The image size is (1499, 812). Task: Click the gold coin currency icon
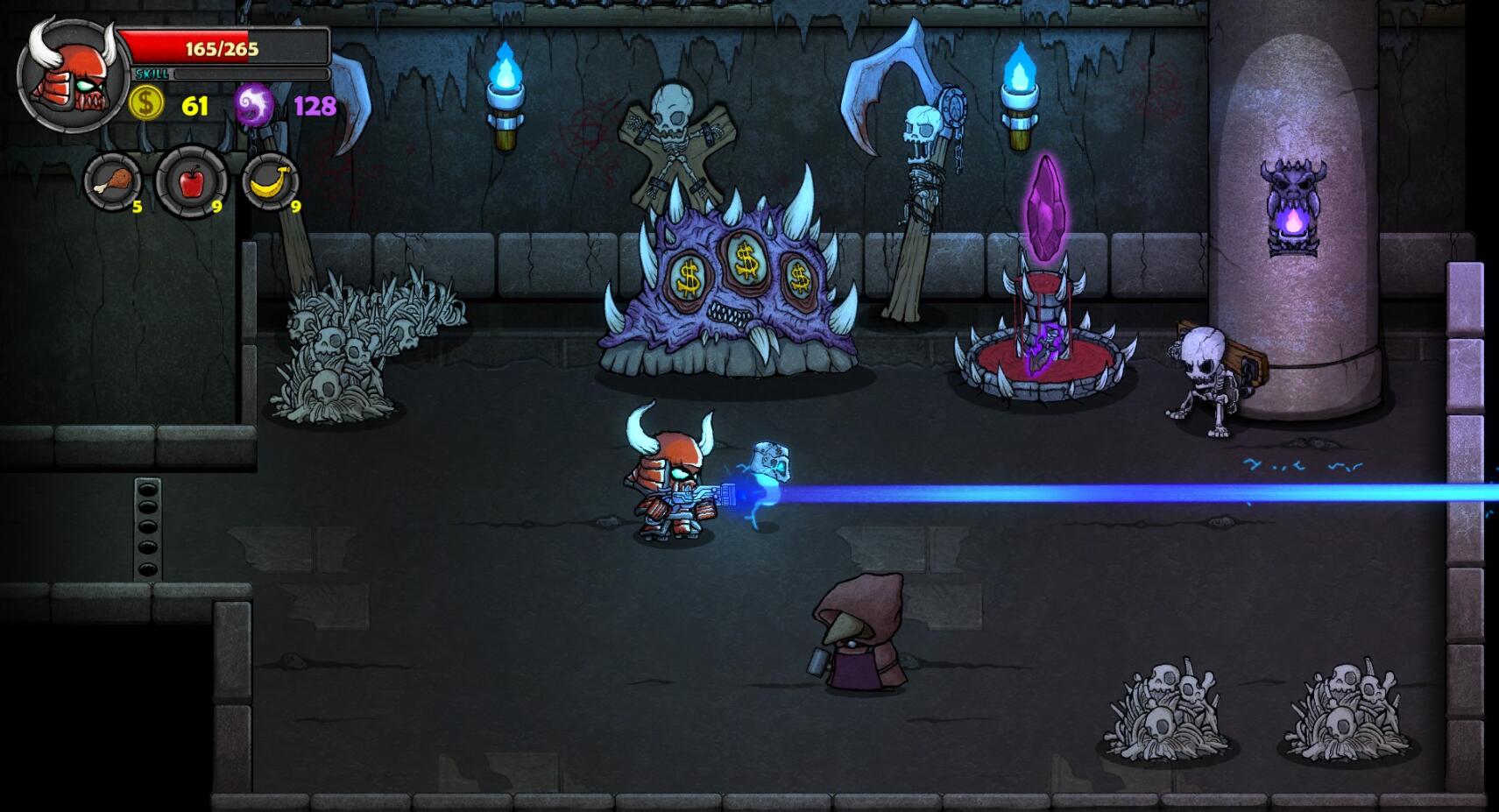[146, 104]
